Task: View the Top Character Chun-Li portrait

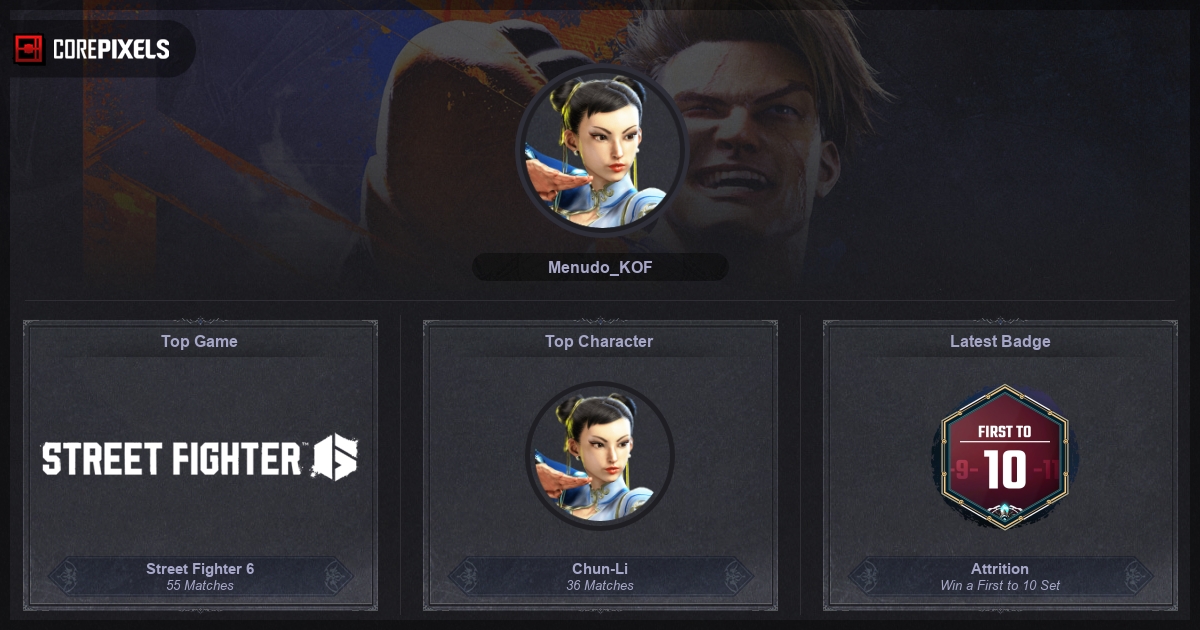Action: (x=600, y=456)
